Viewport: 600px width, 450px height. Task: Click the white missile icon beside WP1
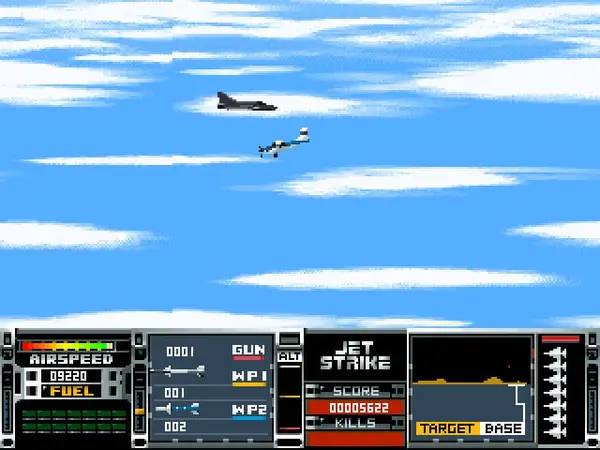tap(182, 372)
